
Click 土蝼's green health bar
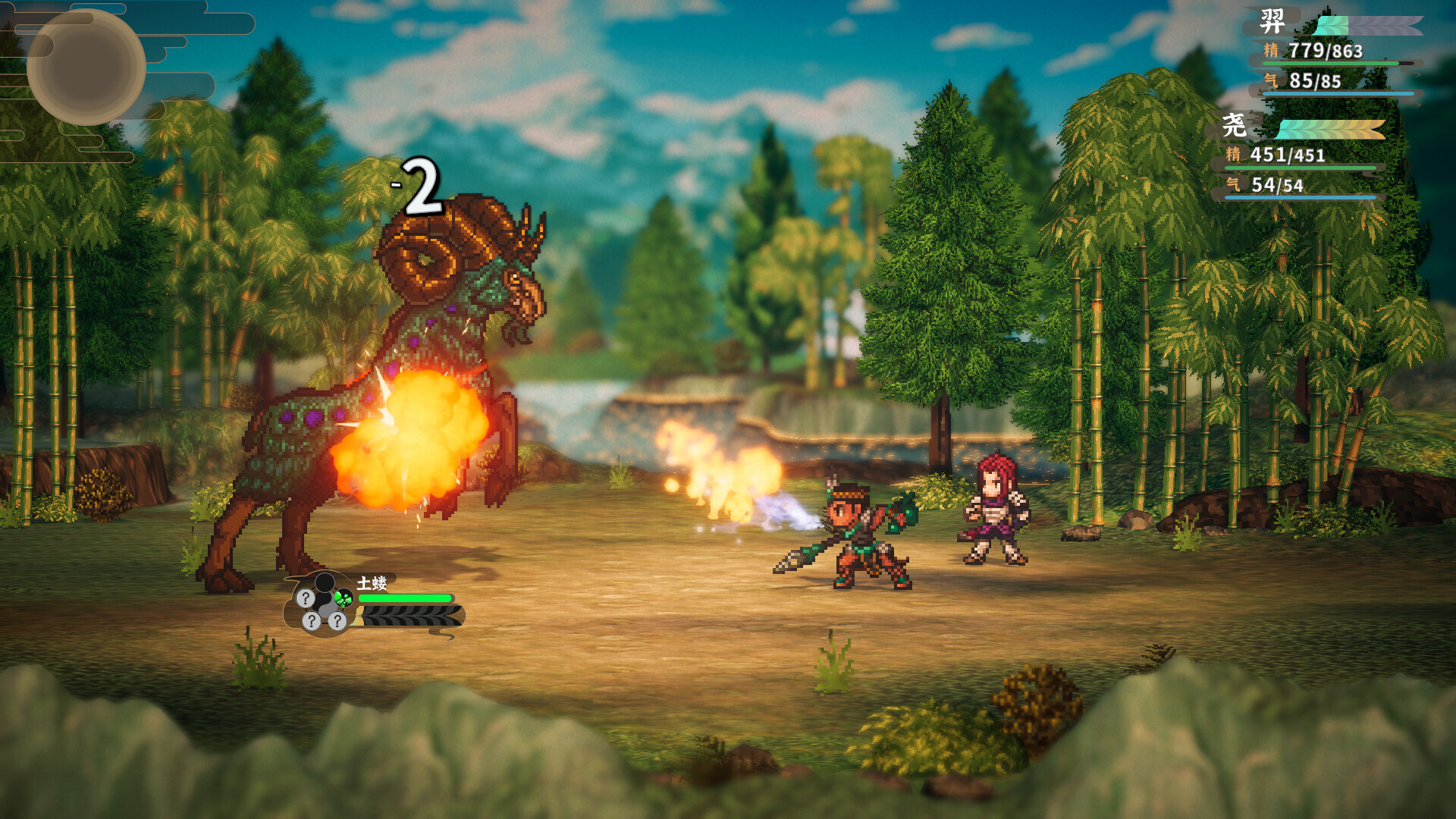click(x=405, y=598)
